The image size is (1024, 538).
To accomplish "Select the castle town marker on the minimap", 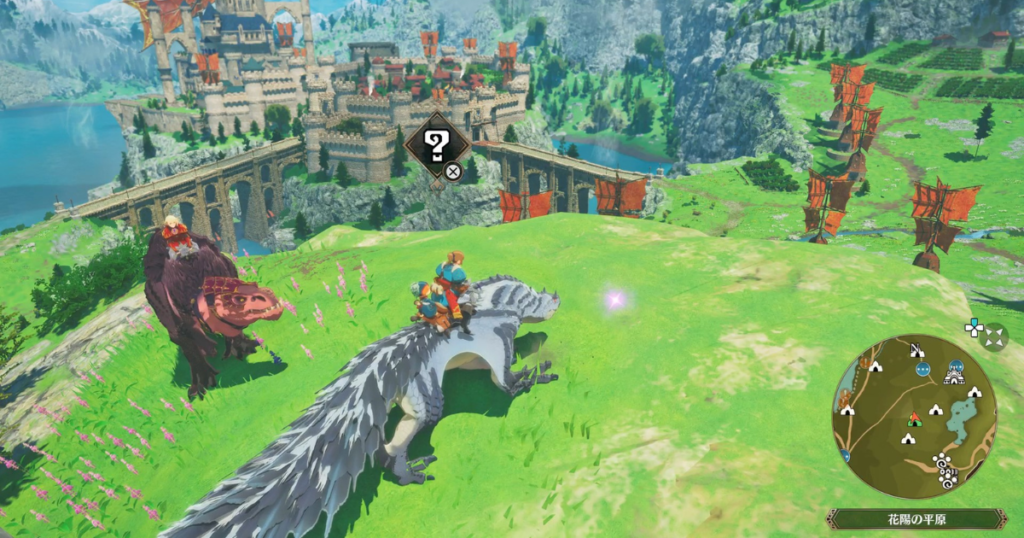I will pos(954,376).
